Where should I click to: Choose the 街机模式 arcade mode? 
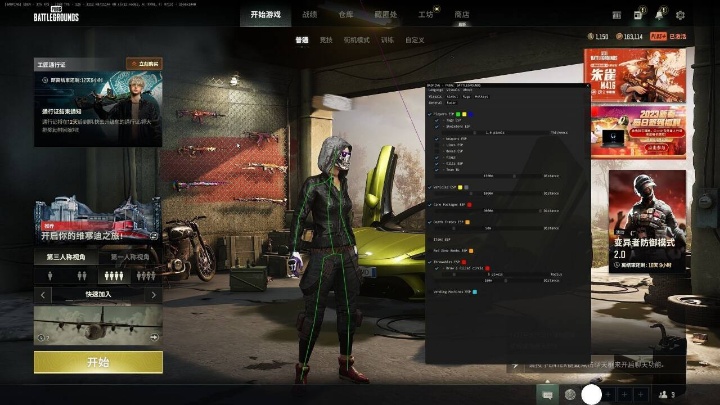(x=356, y=40)
